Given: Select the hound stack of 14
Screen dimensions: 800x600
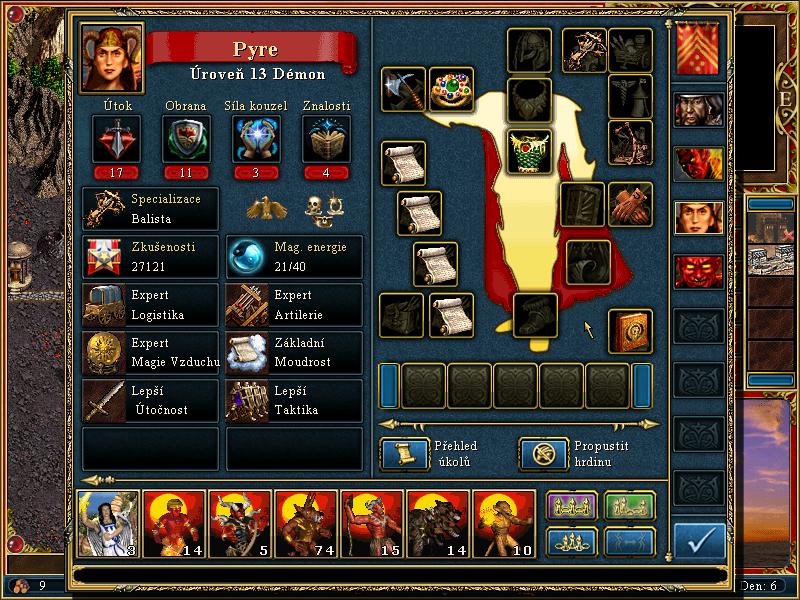Looking at the screenshot, I should tap(437, 523).
